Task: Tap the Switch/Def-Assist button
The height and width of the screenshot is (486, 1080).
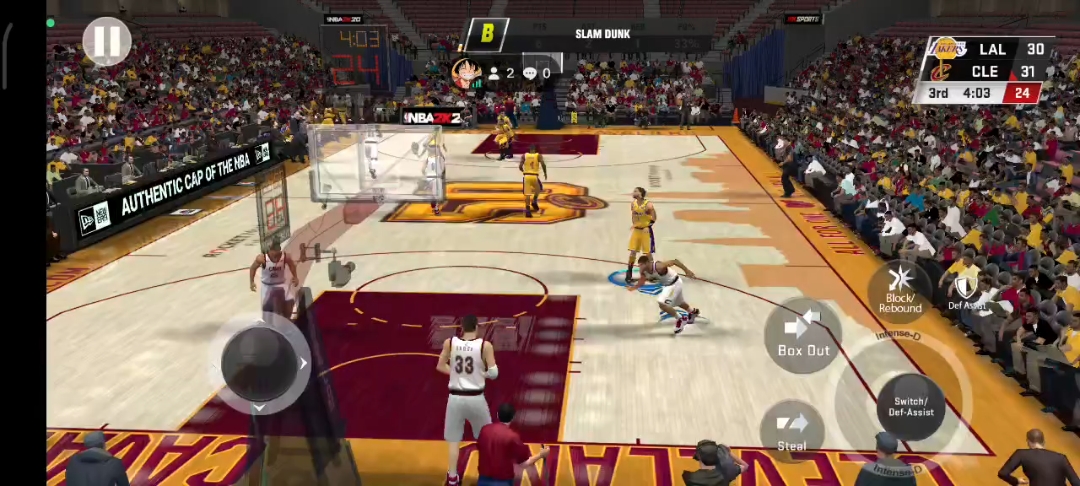Action: (x=911, y=406)
